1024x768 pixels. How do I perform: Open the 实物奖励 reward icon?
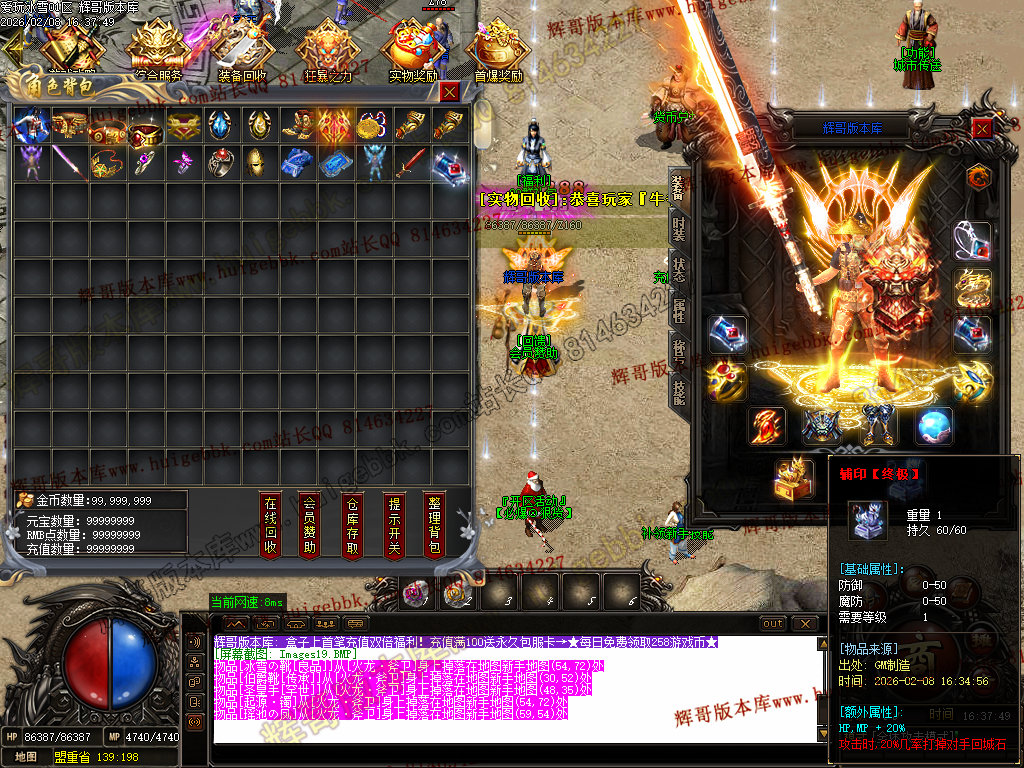[x=414, y=52]
